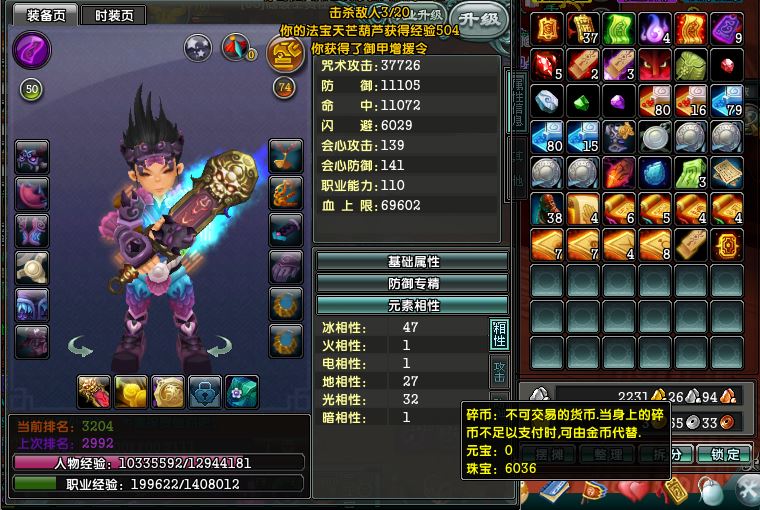Click the 锁定 lock button
760x510 pixels.
click(x=725, y=454)
